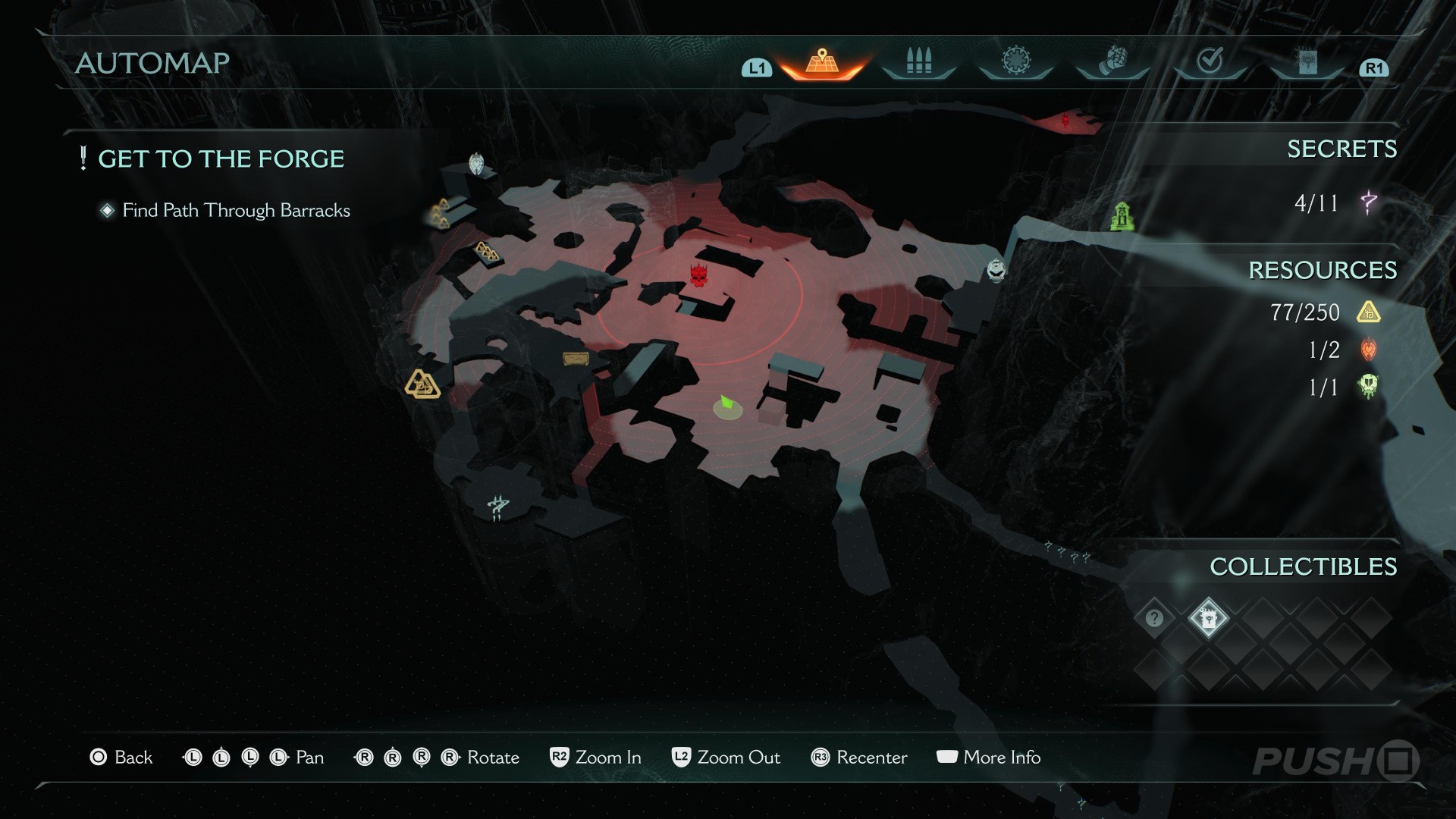1456x819 pixels.
Task: Click the pale rune glyph map marker
Action: click(497, 507)
